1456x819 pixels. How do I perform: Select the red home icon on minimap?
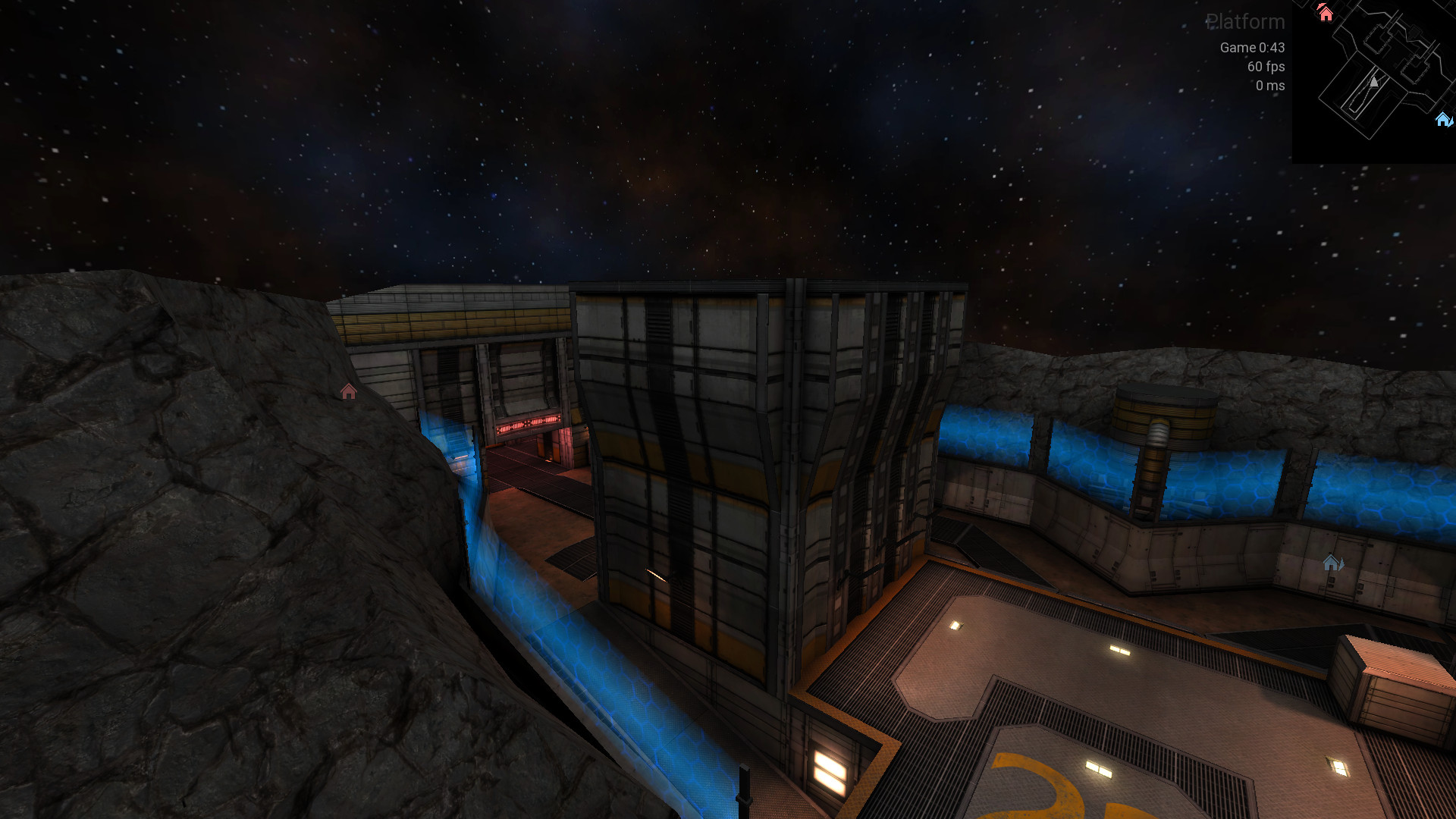click(x=1325, y=14)
